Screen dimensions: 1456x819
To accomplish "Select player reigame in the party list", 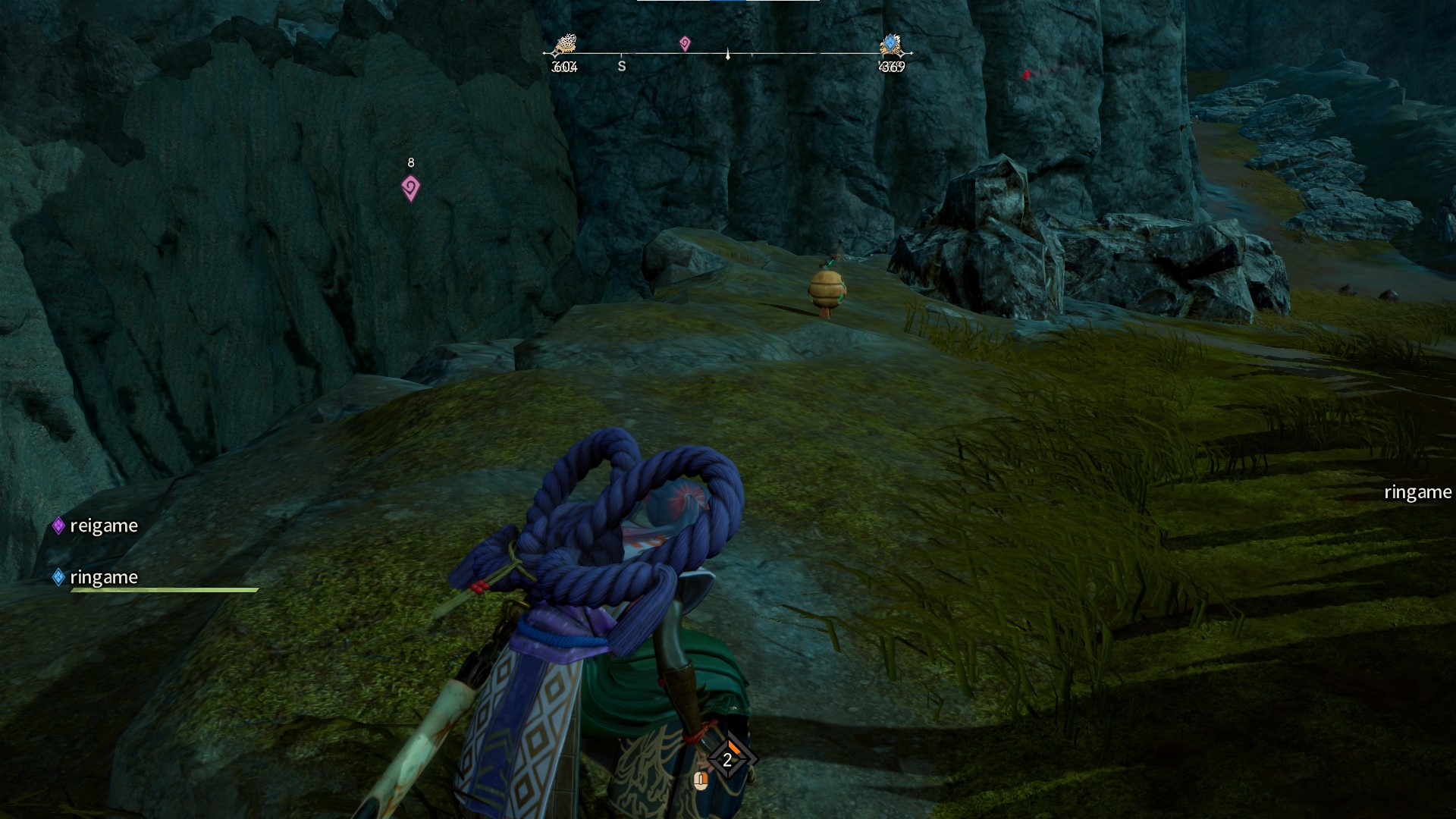I will (103, 526).
